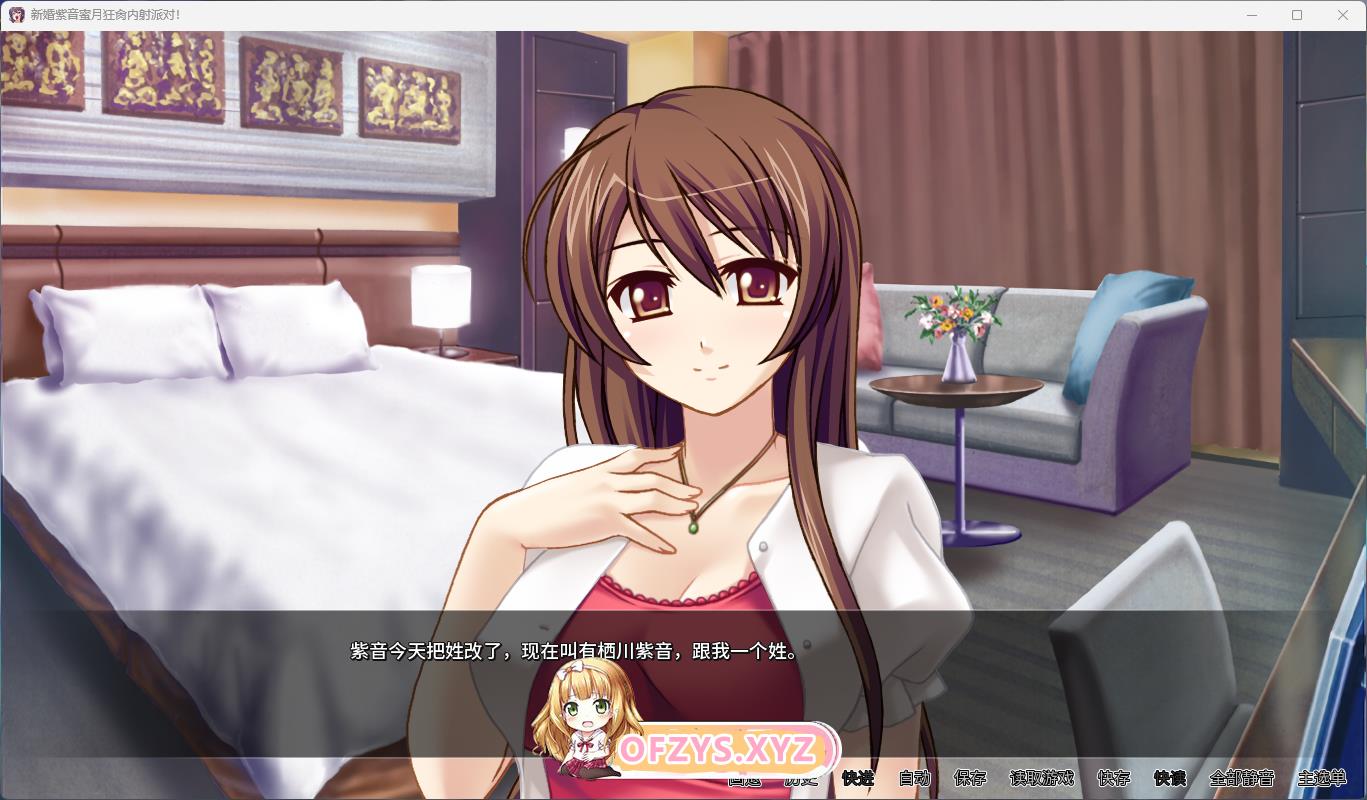This screenshot has width=1367, height=800.
Task: Toggle 全部静音 mute all audio
Action: (x=1241, y=778)
